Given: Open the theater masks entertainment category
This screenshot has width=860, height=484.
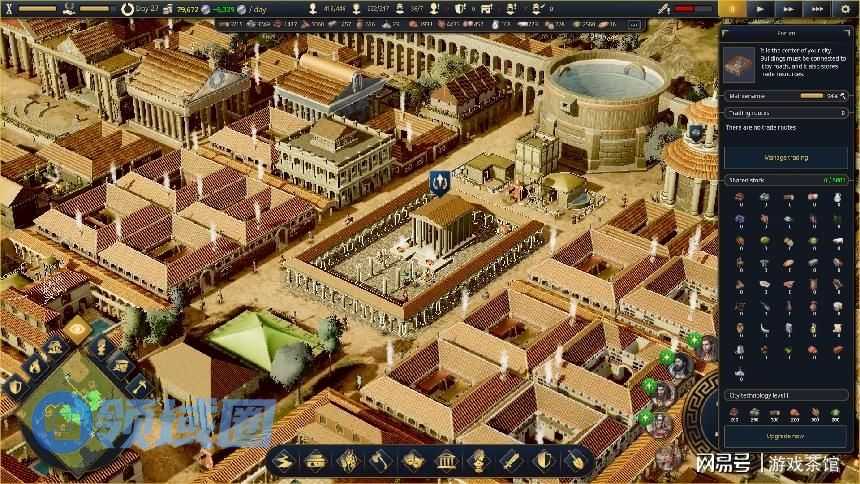Looking at the screenshot, I should pos(412,461).
